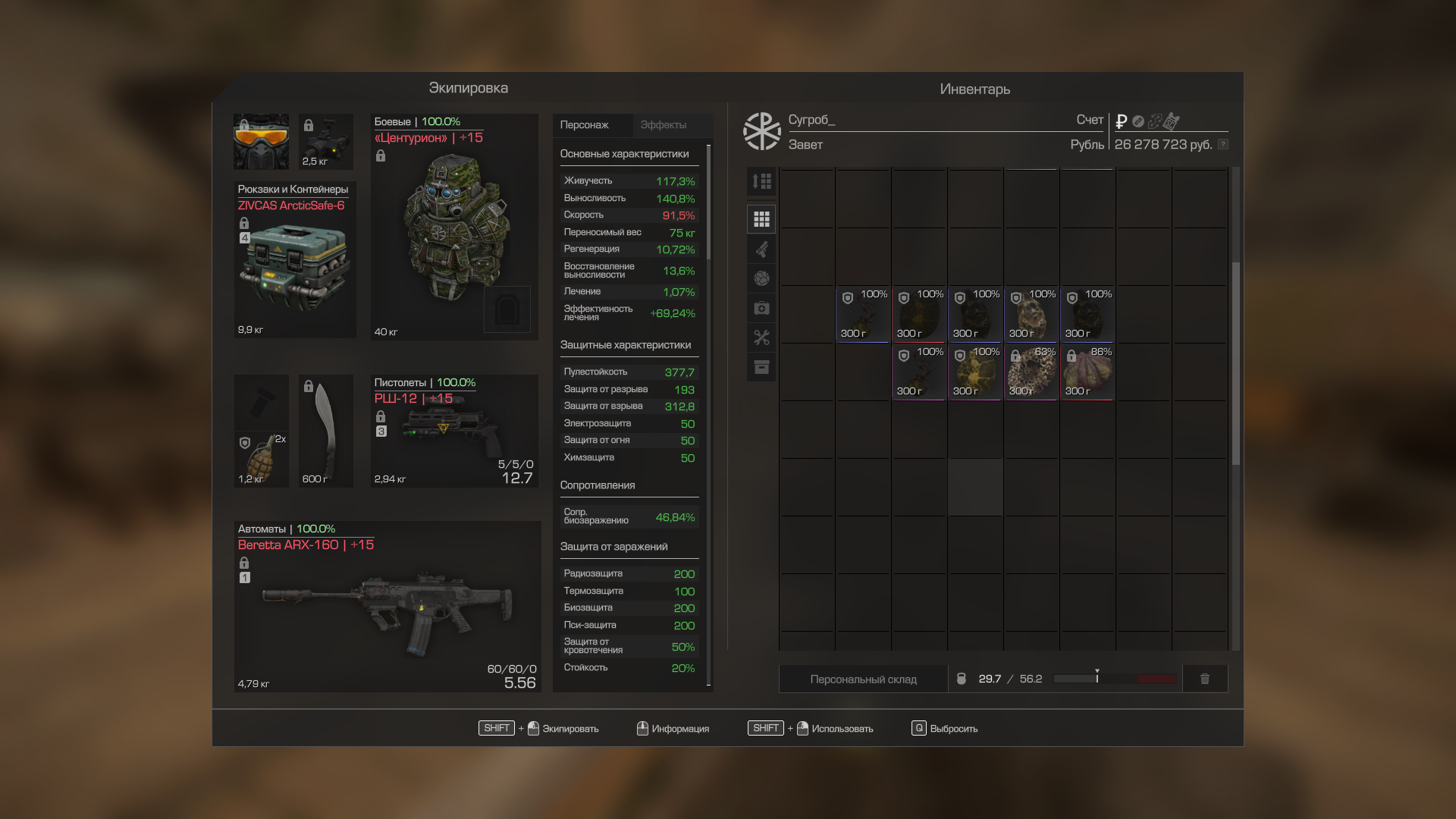Choose the Beretta ARX-160 rifle slot

coord(387,607)
